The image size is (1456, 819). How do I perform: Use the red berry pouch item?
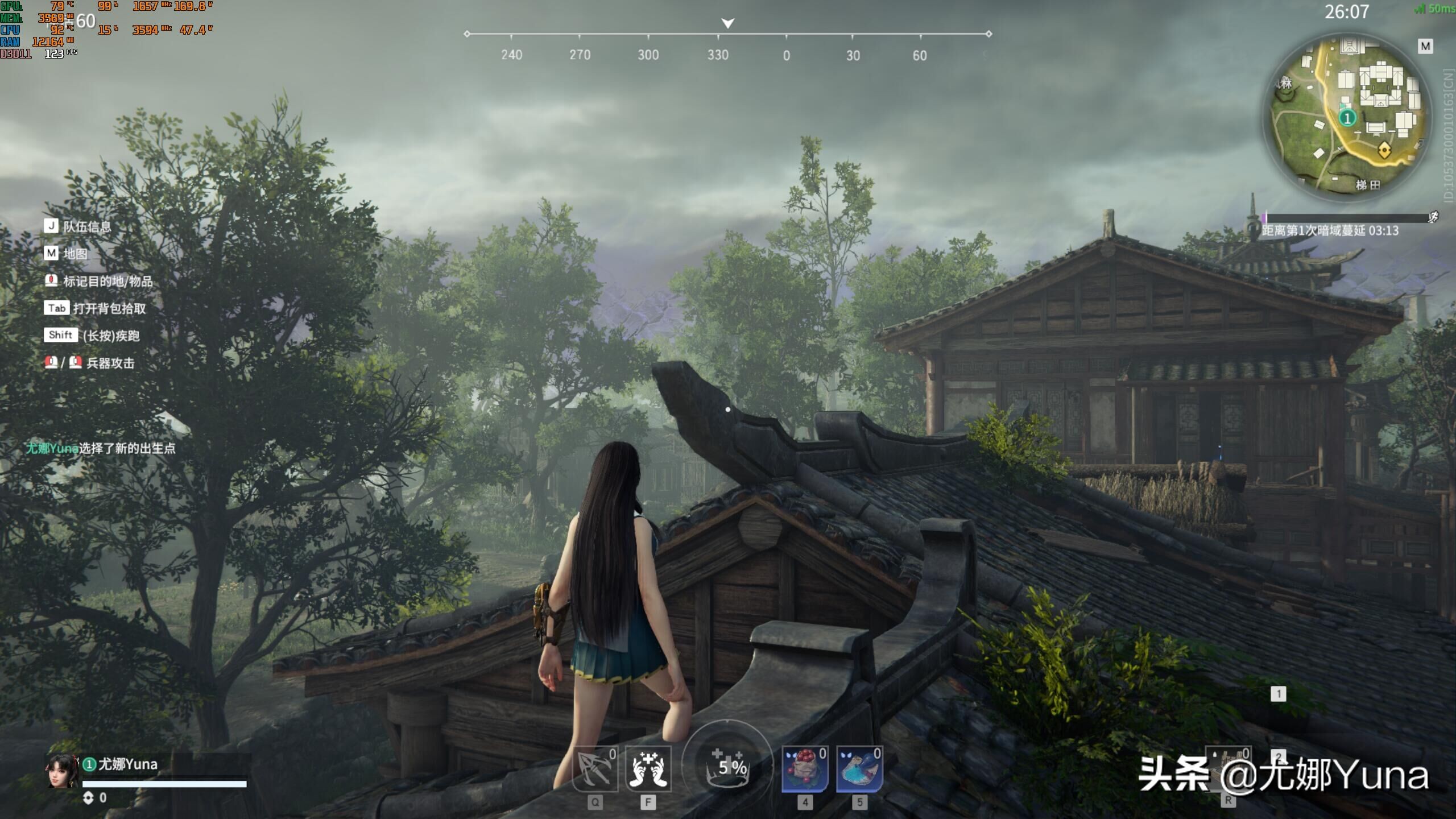[x=804, y=769]
